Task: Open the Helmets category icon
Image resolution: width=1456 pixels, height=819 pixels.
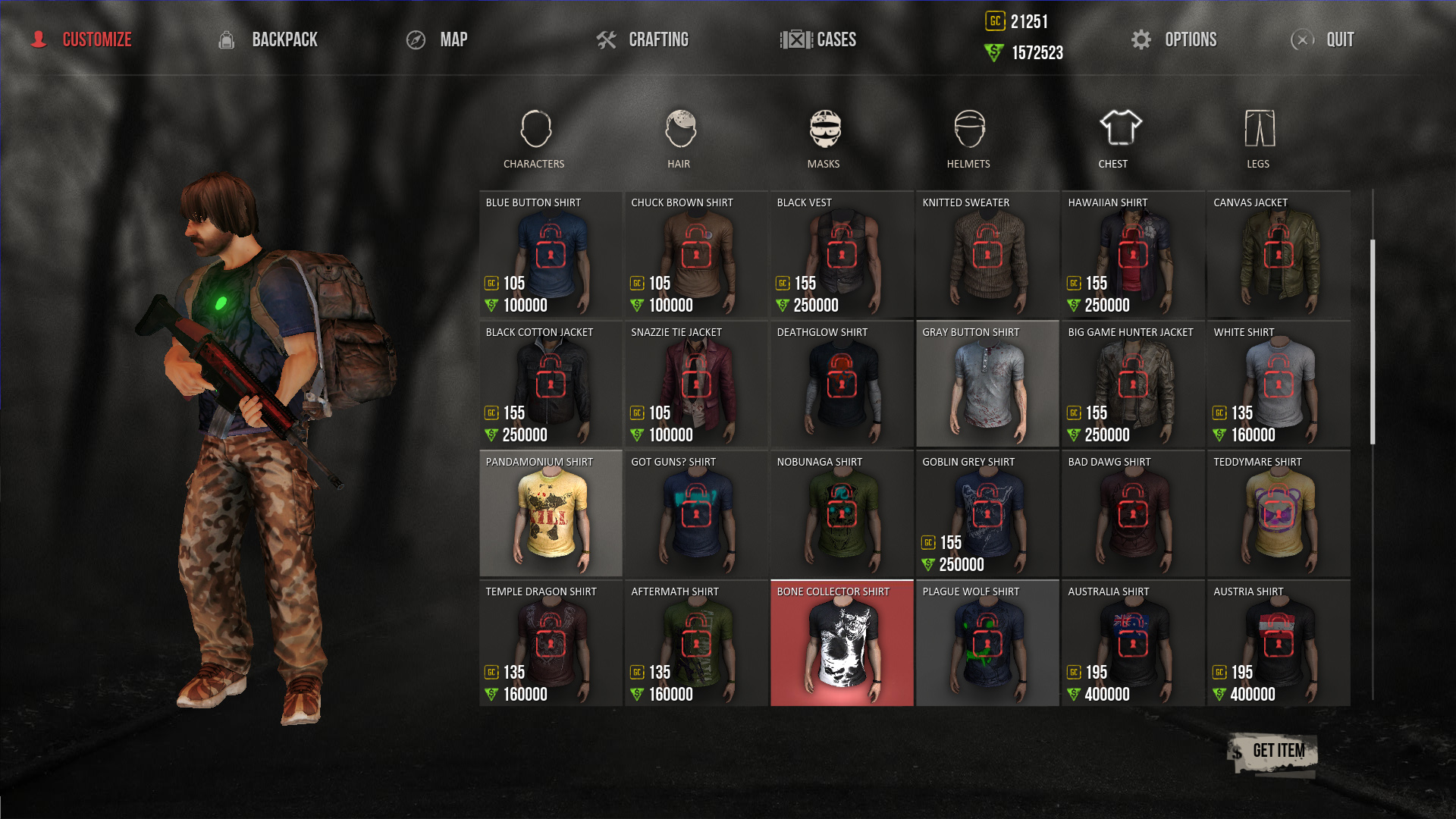Action: (x=969, y=129)
